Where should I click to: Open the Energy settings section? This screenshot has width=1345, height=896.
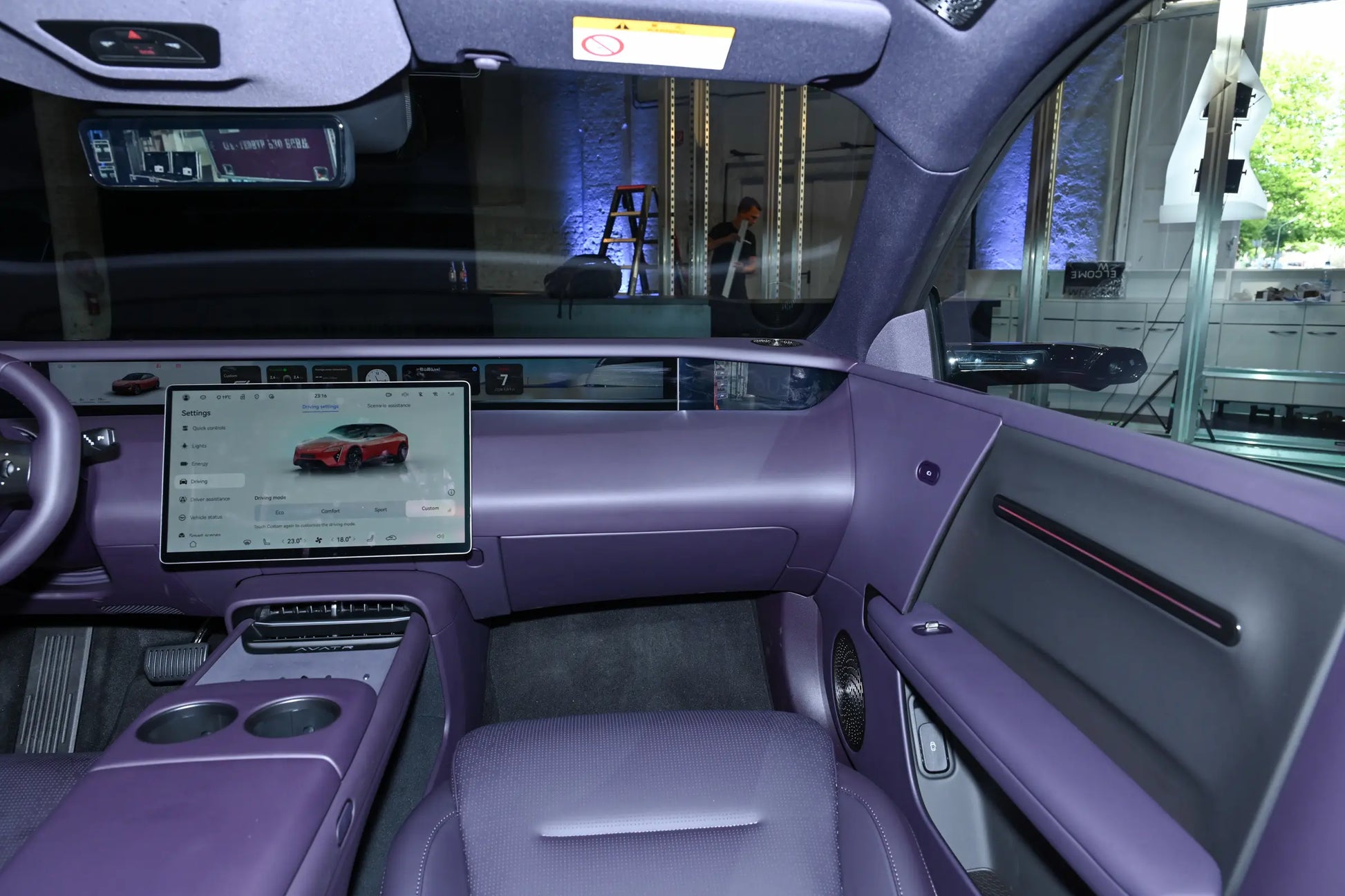199,464
